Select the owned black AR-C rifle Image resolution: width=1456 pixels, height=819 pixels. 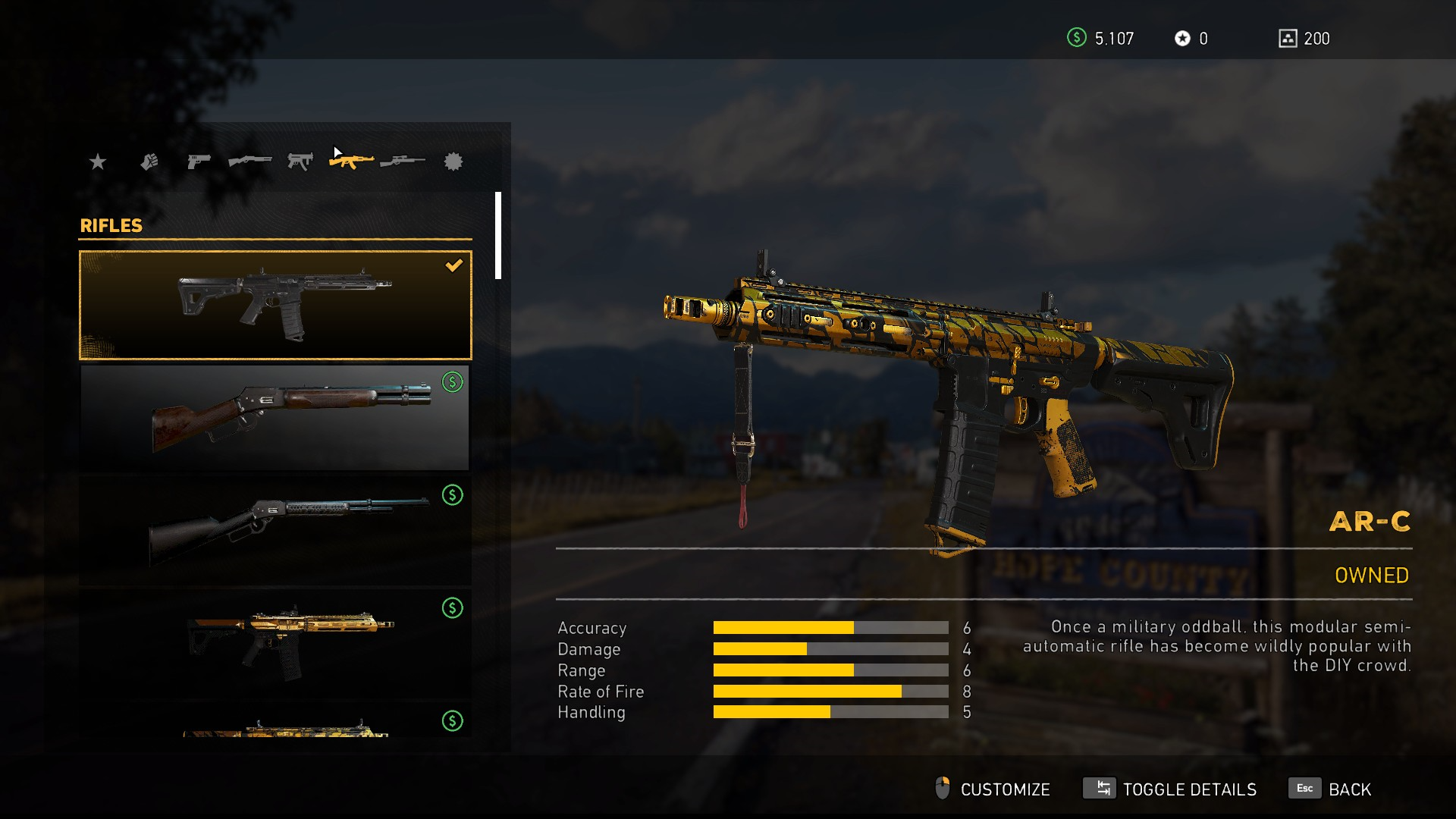[275, 305]
